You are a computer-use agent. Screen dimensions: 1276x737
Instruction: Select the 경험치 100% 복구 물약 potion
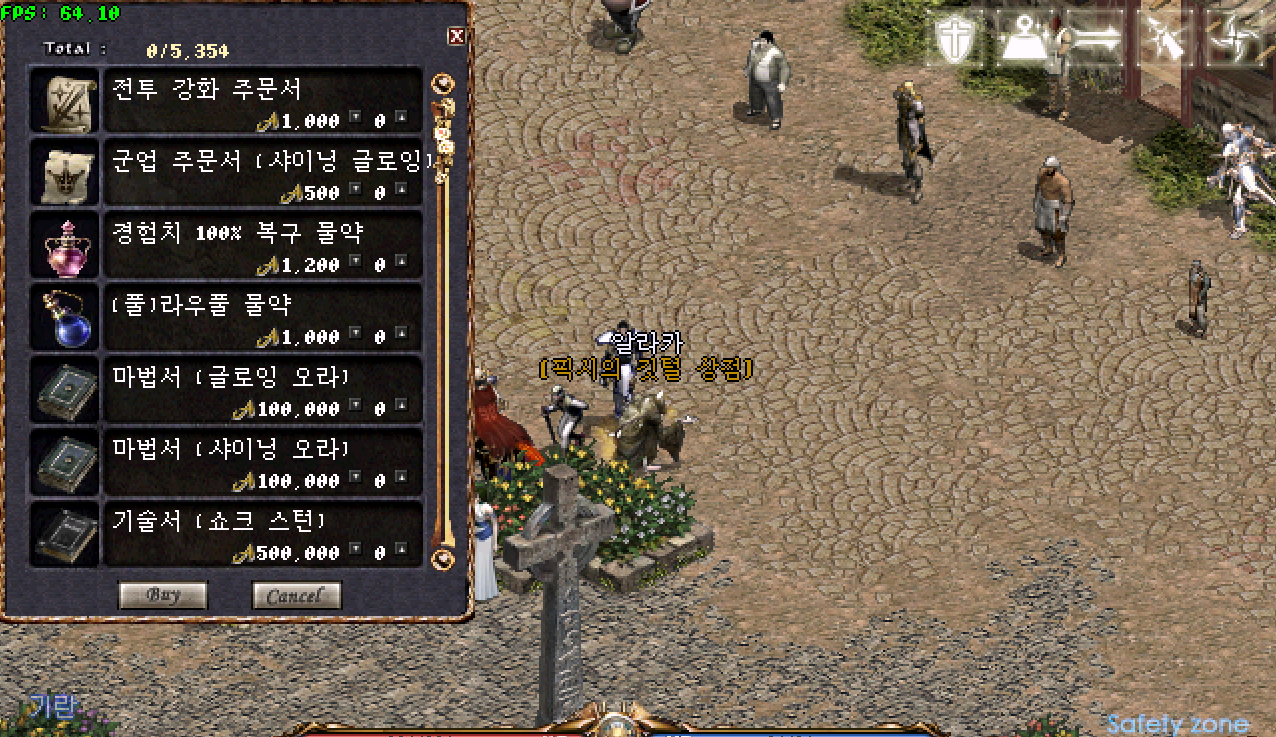[65, 244]
